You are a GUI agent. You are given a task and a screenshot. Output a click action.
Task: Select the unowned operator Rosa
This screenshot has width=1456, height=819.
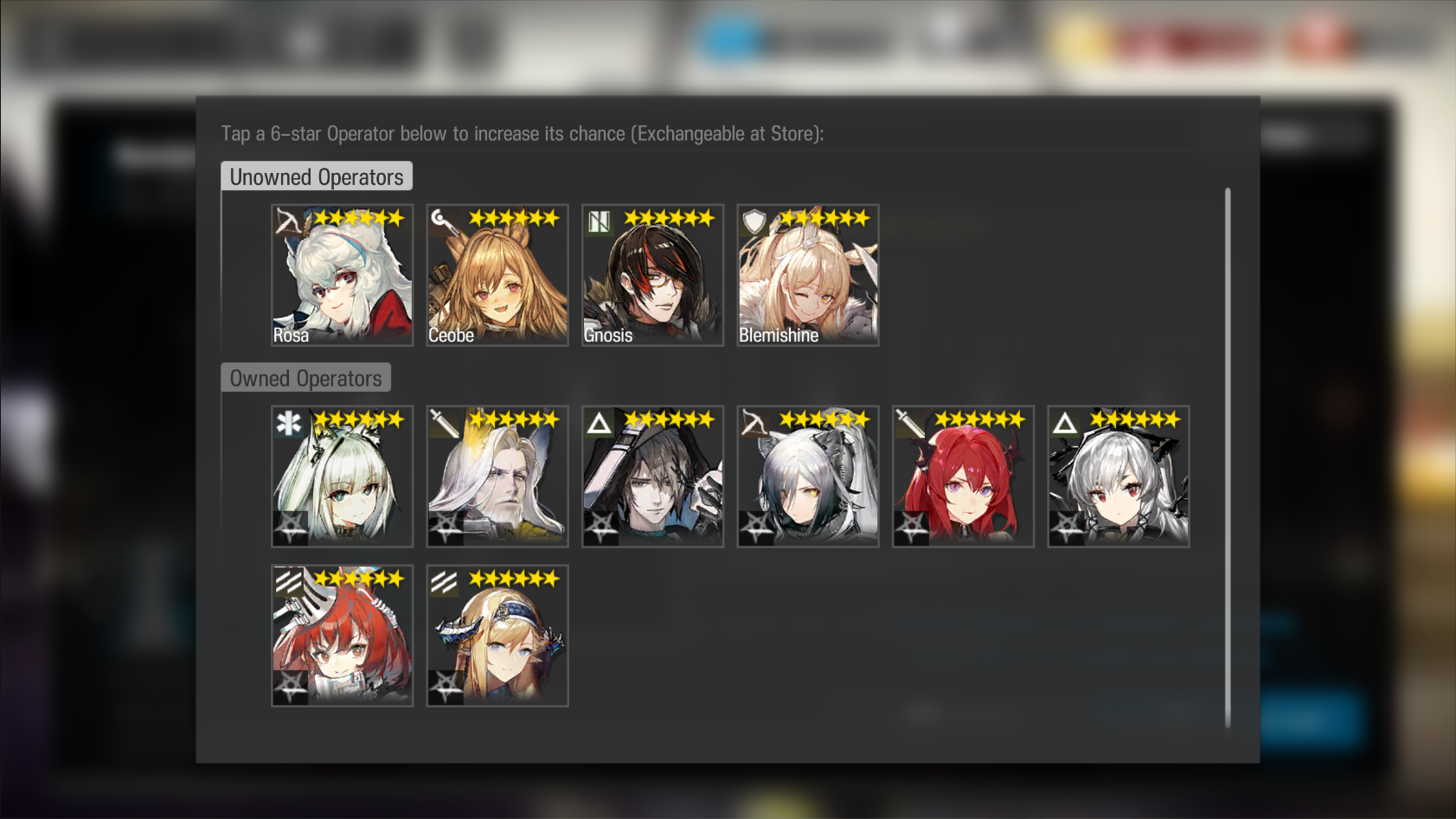342,275
